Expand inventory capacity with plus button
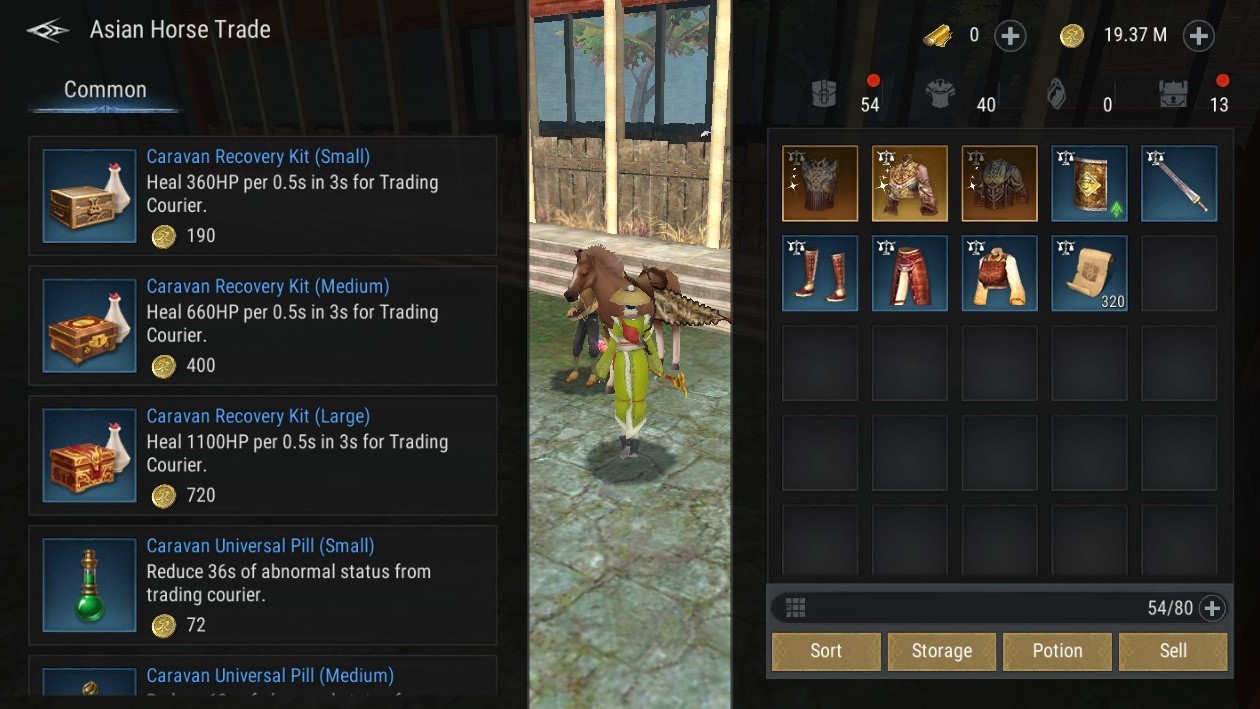The width and height of the screenshot is (1260, 709). click(1211, 608)
